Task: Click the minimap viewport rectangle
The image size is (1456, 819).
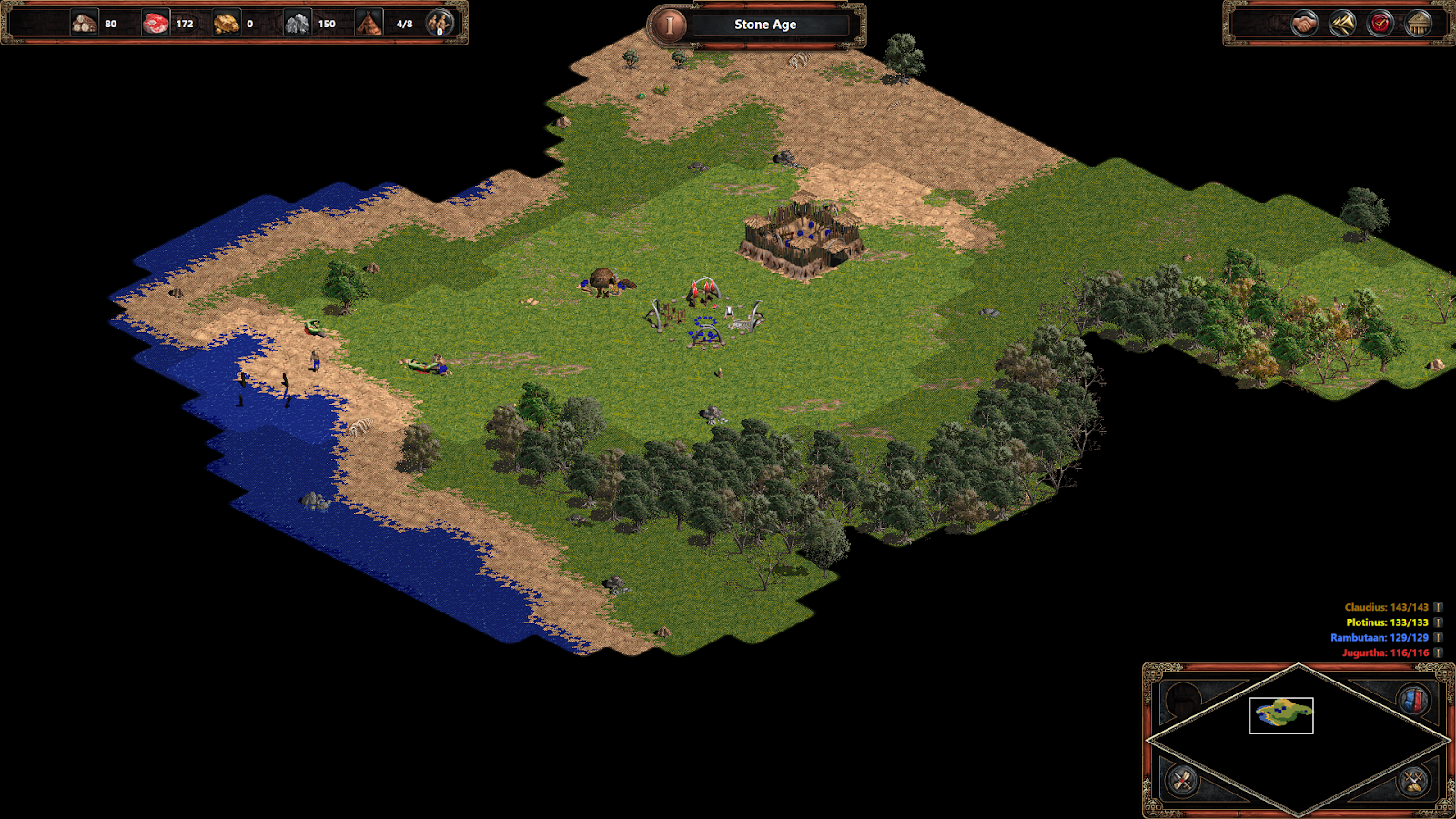Action: pos(1281,715)
